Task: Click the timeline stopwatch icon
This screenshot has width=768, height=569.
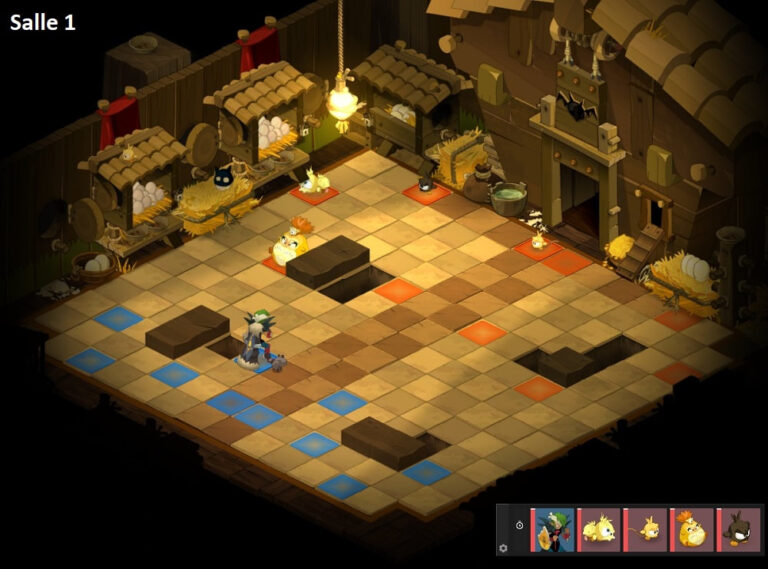Action: click(519, 525)
